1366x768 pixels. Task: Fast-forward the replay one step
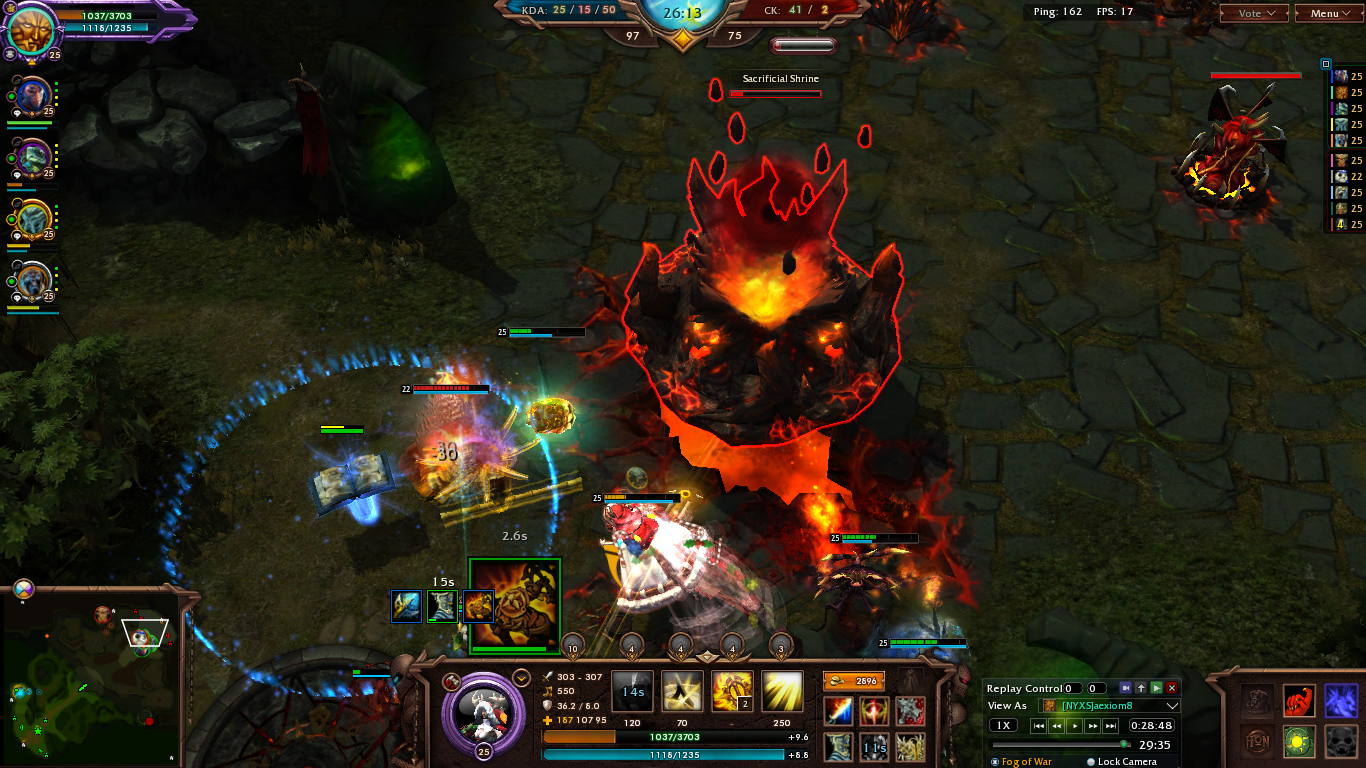(1093, 726)
